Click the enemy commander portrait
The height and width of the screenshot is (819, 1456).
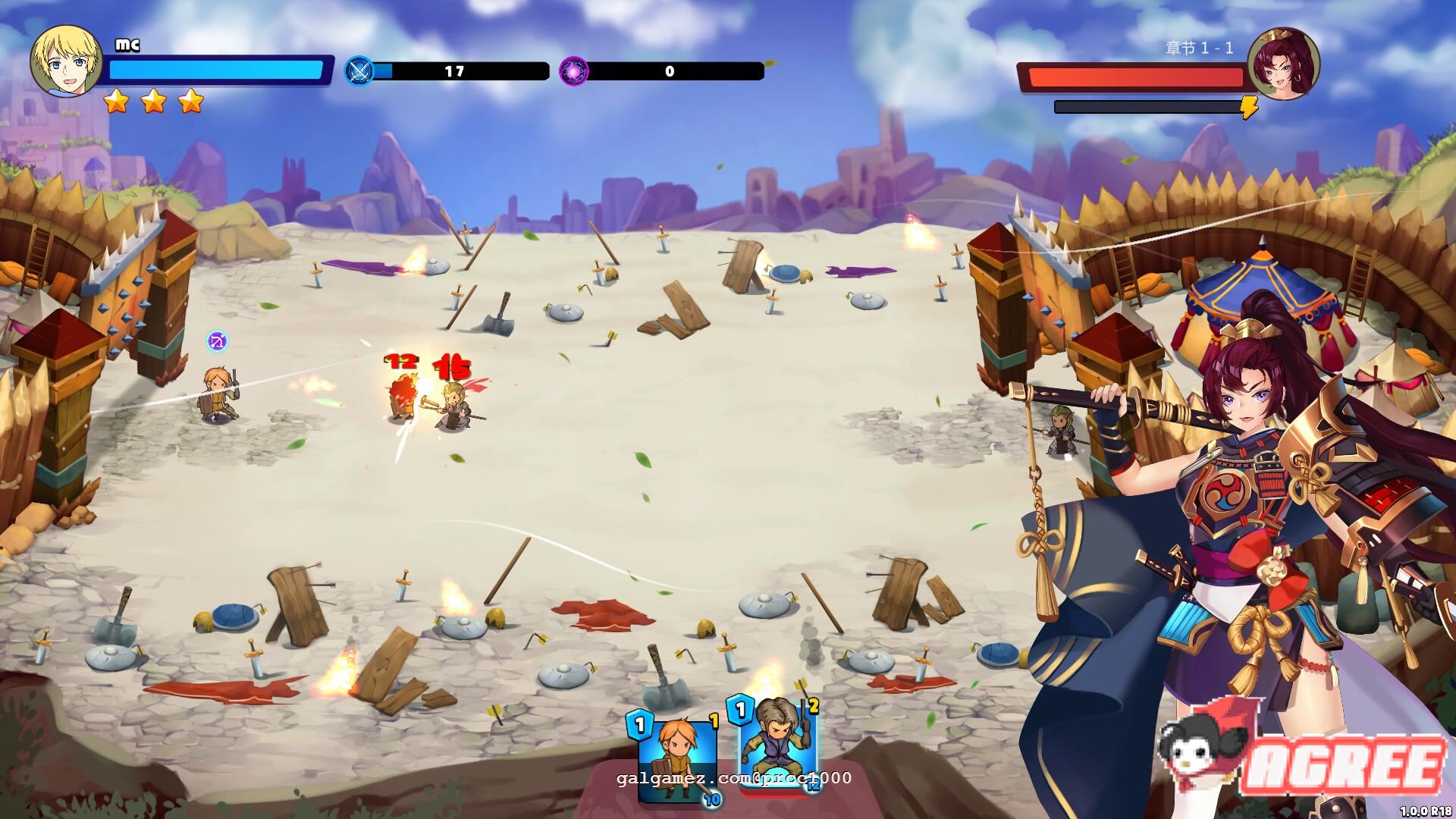(1283, 64)
